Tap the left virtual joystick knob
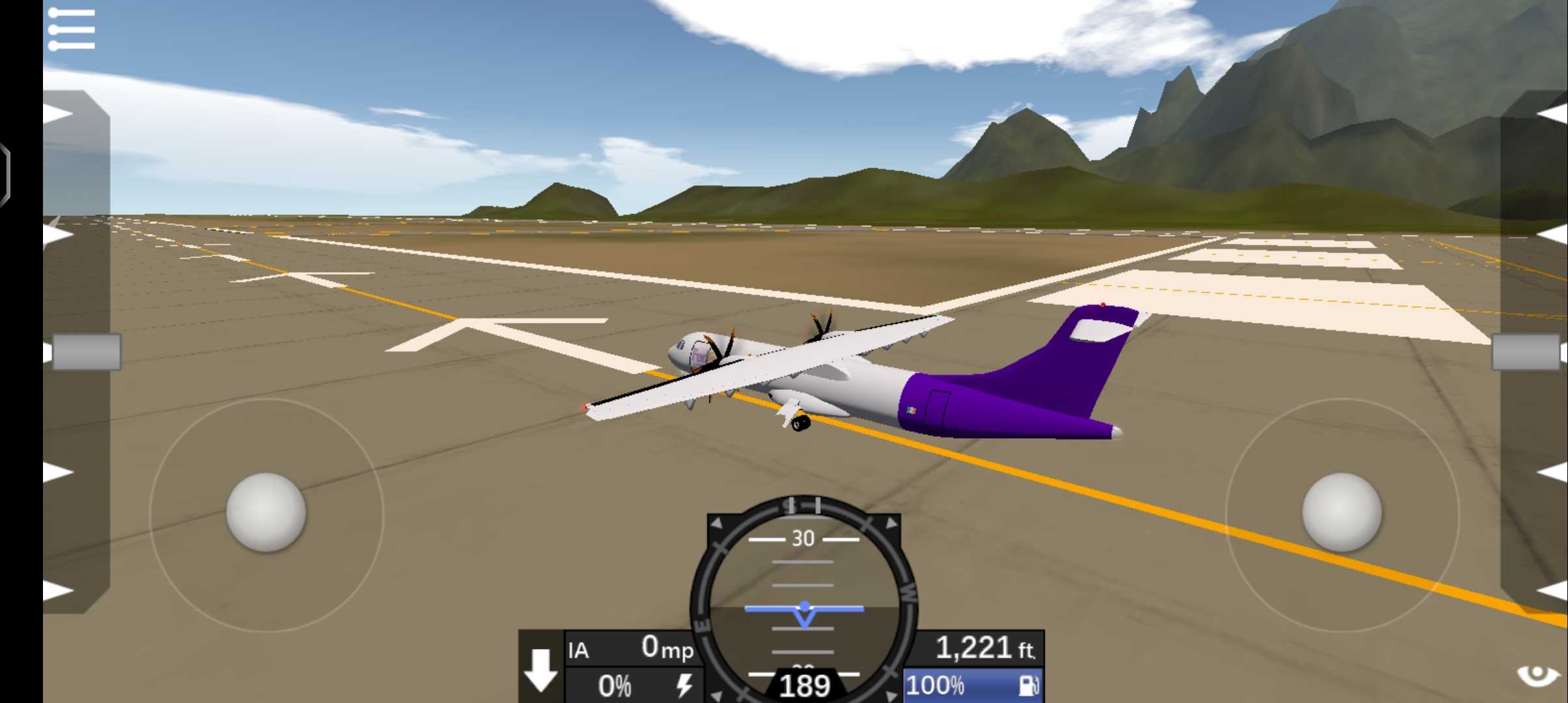 (266, 513)
